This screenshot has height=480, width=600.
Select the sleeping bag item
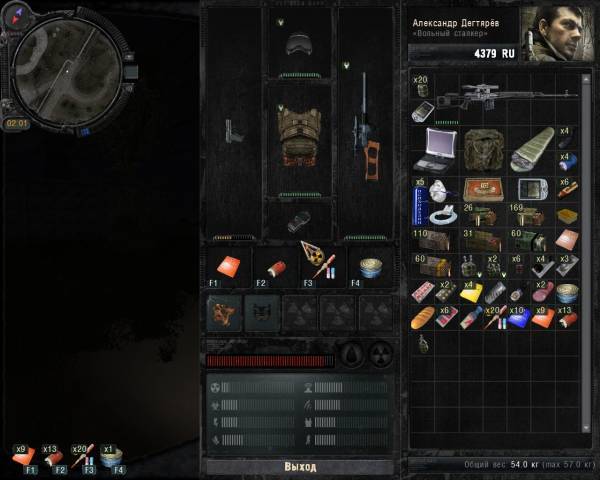(x=532, y=149)
